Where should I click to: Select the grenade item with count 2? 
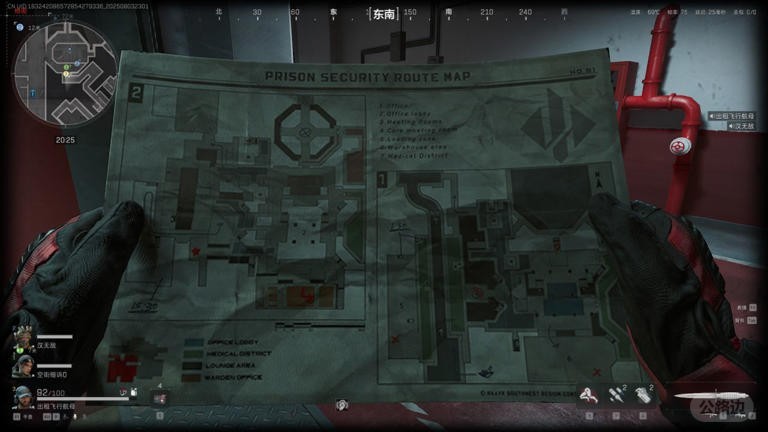pos(644,396)
